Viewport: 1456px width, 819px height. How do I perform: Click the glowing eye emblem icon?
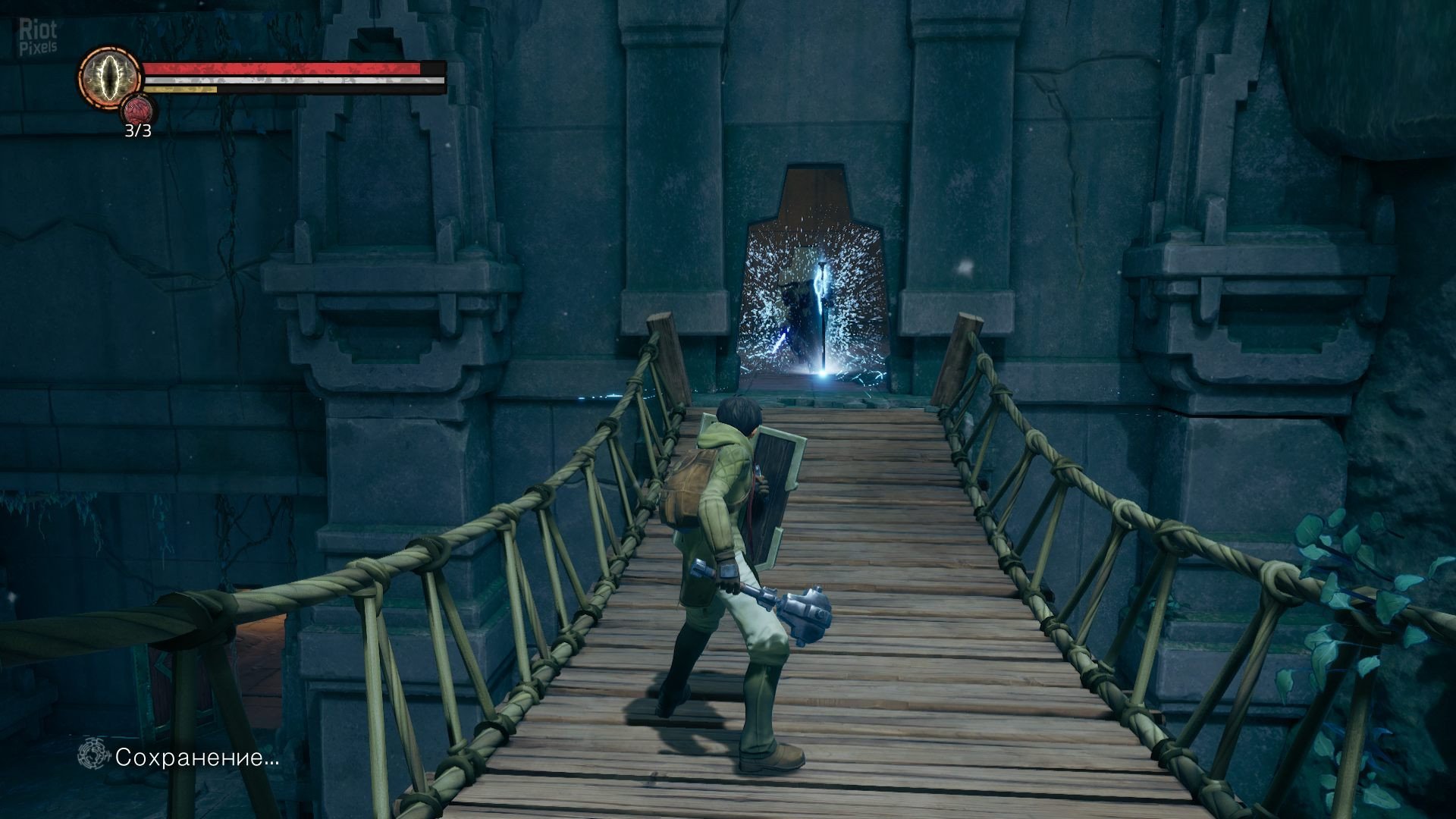click(111, 77)
